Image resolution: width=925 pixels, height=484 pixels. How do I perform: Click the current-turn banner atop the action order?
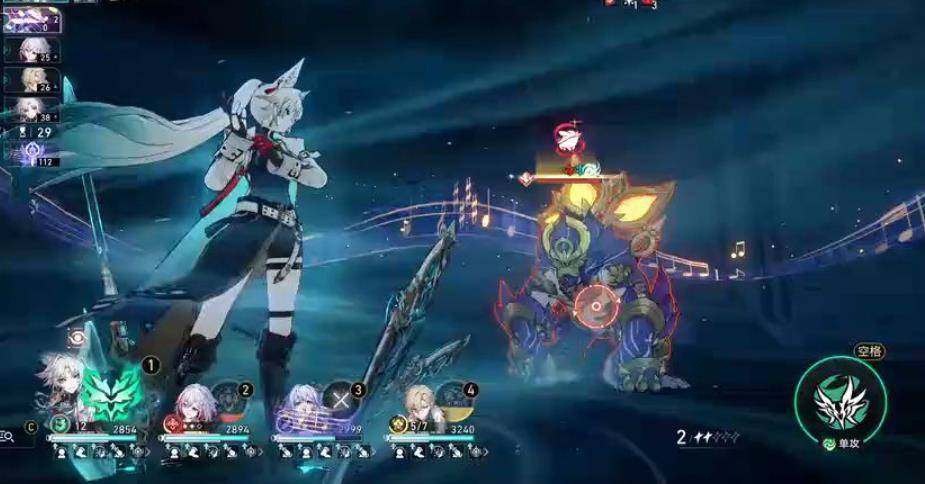click(x=30, y=18)
